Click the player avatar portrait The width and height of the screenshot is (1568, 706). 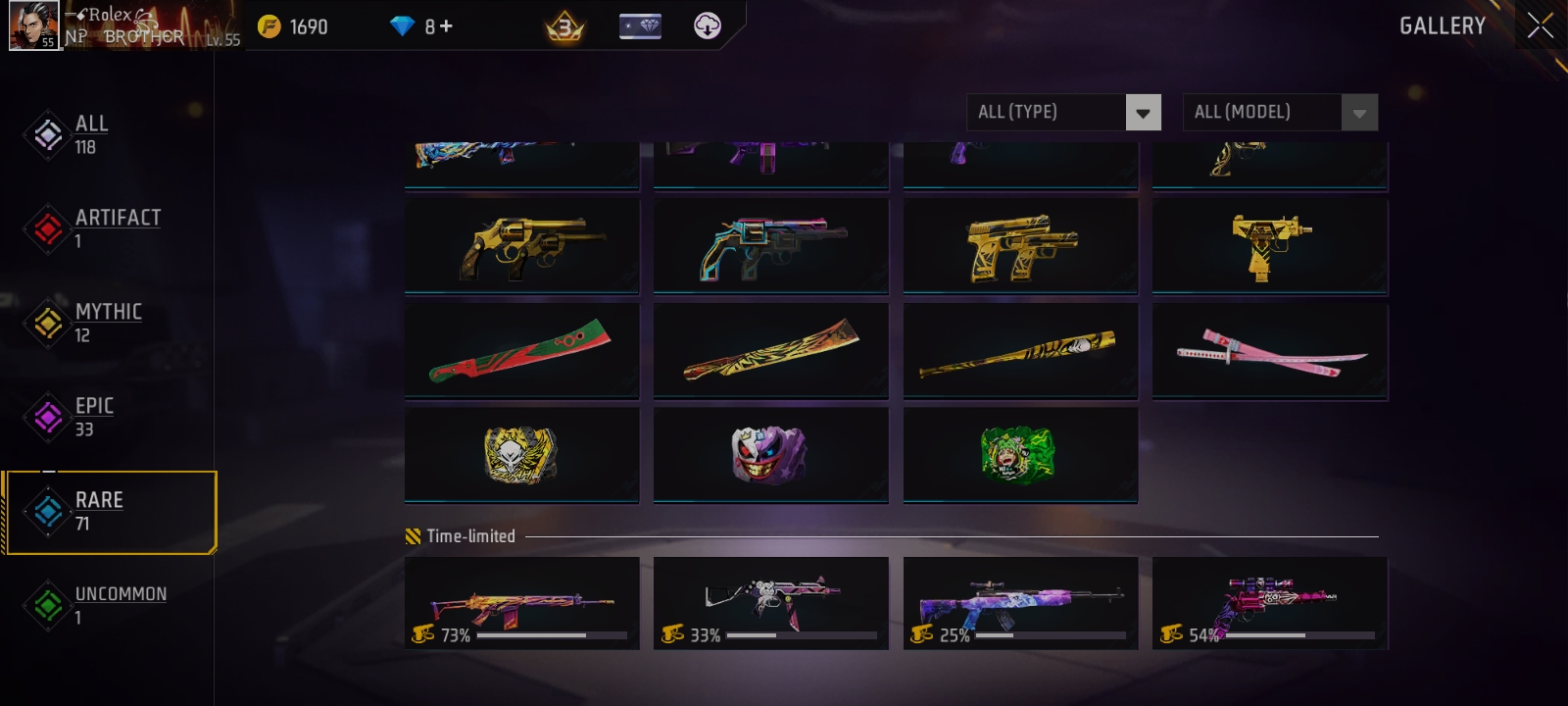coord(34,26)
